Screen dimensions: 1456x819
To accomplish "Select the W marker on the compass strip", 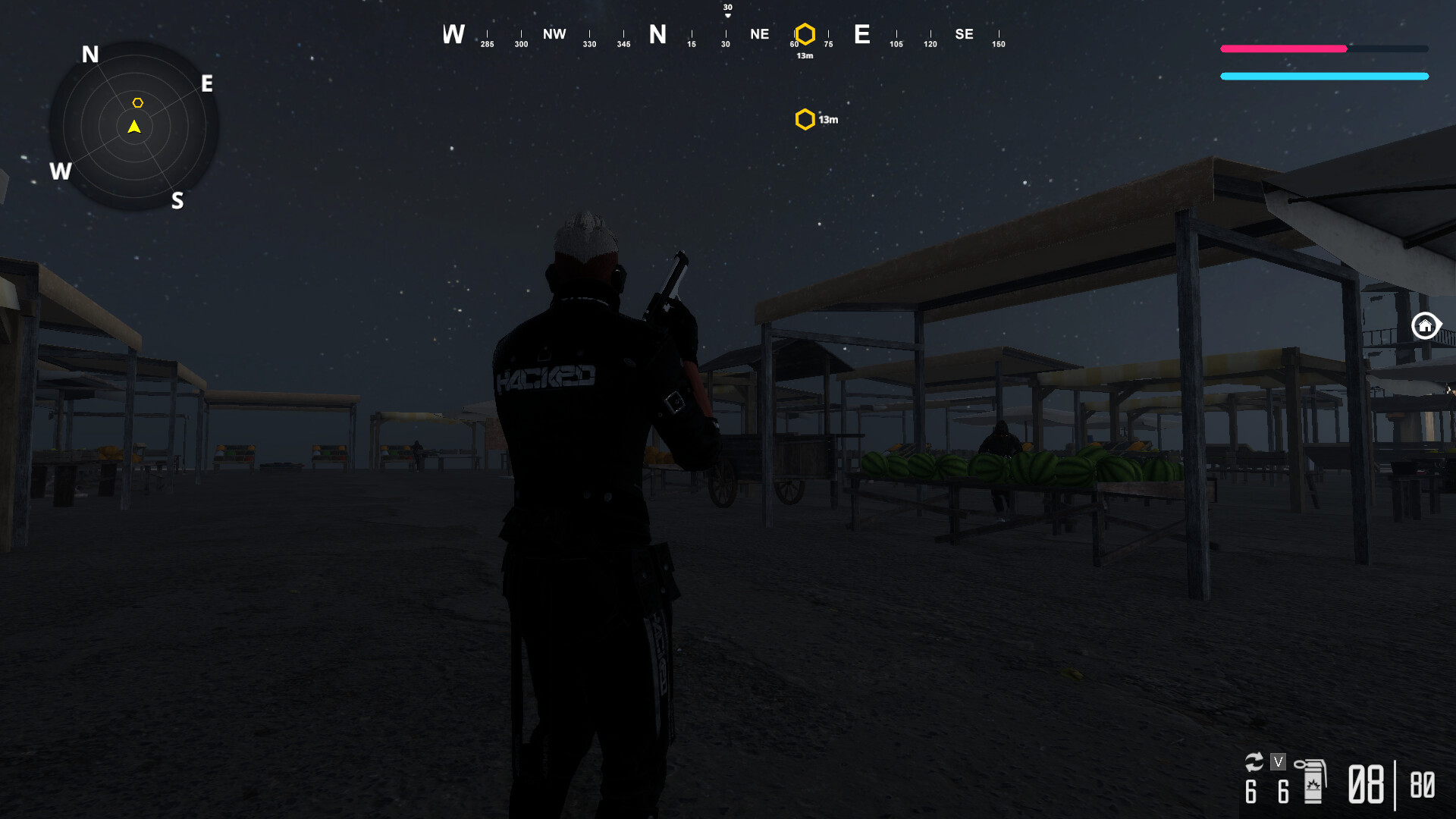I will click(x=453, y=34).
